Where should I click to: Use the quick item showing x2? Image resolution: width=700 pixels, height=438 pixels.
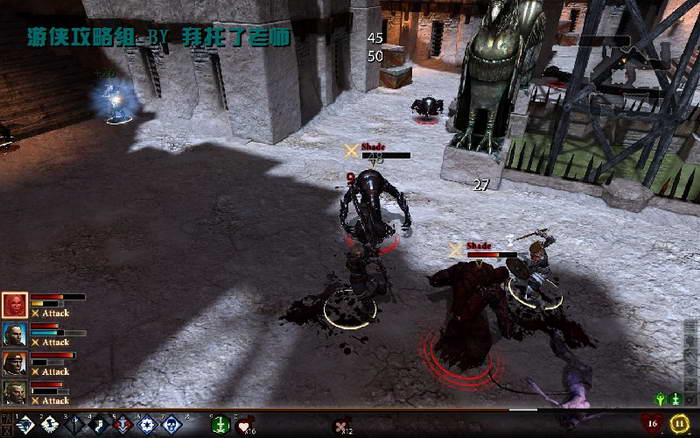tap(341, 425)
